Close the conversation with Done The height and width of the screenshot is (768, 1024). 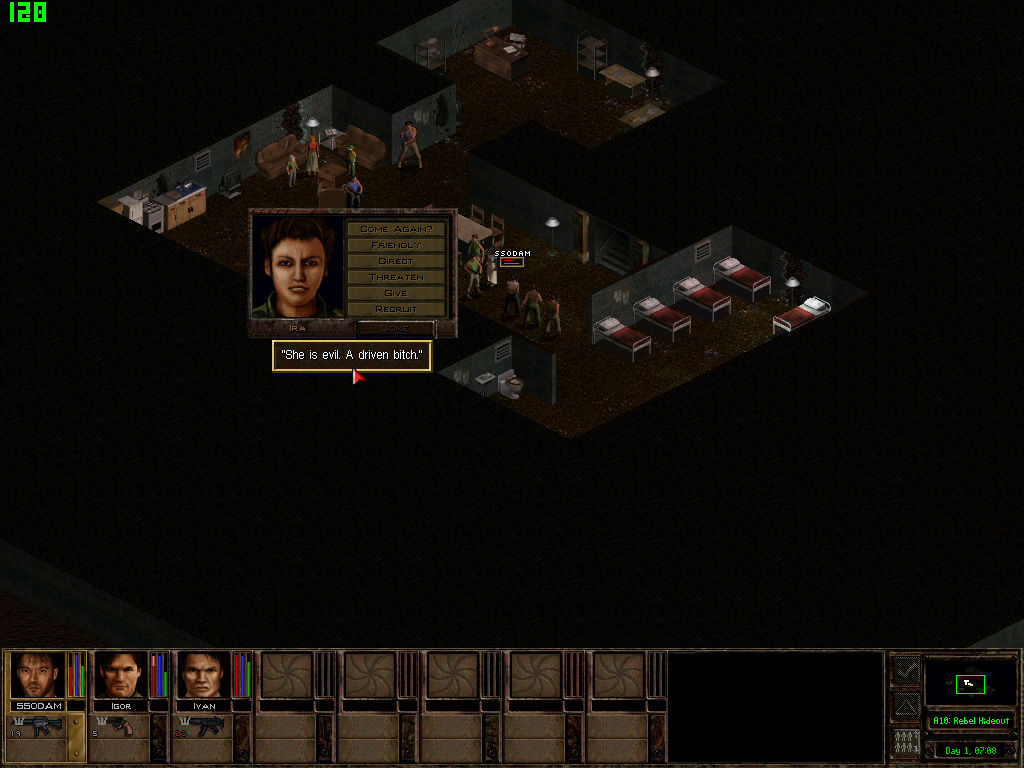point(395,328)
